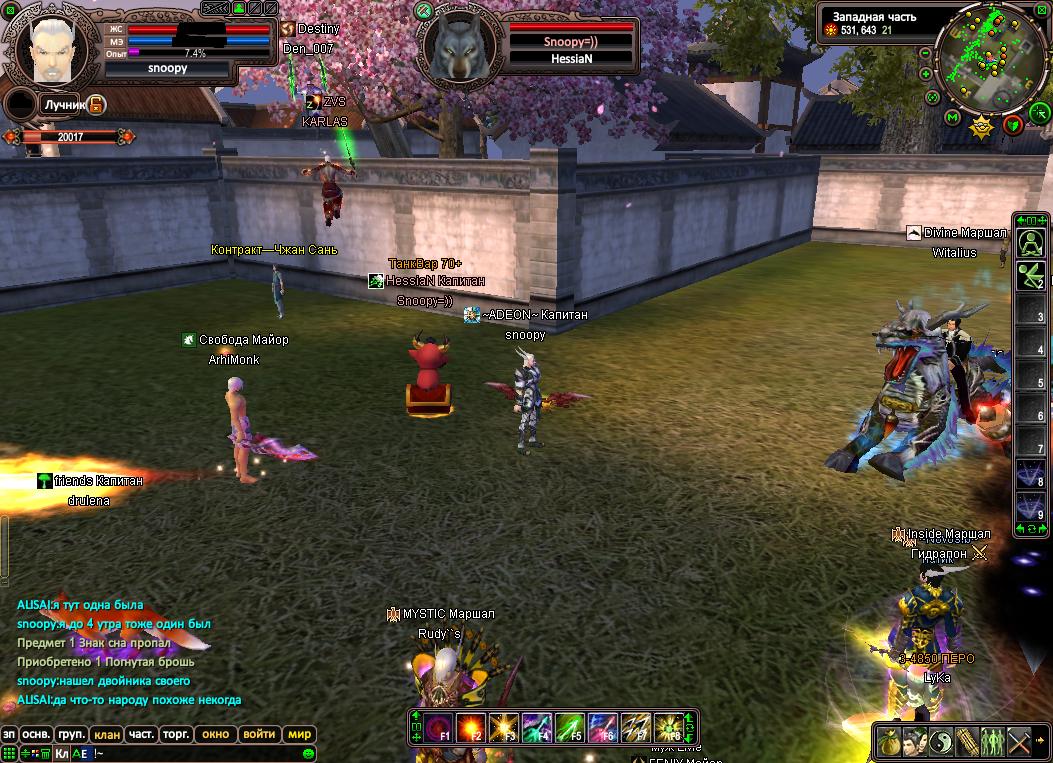Select the 'торг.' trade chat tab

click(177, 734)
